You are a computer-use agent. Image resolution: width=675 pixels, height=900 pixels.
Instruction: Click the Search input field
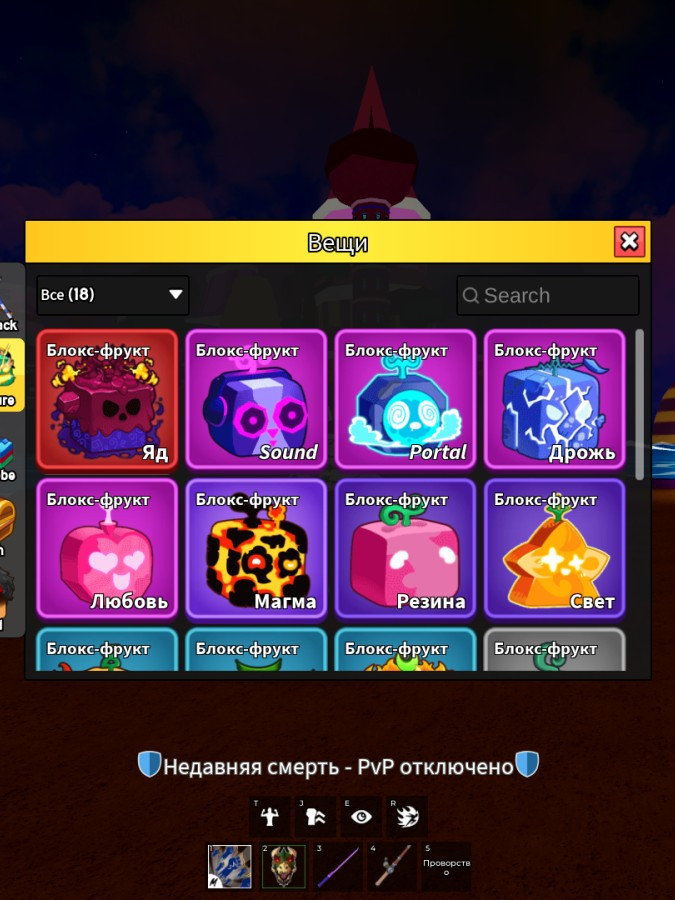click(548, 296)
